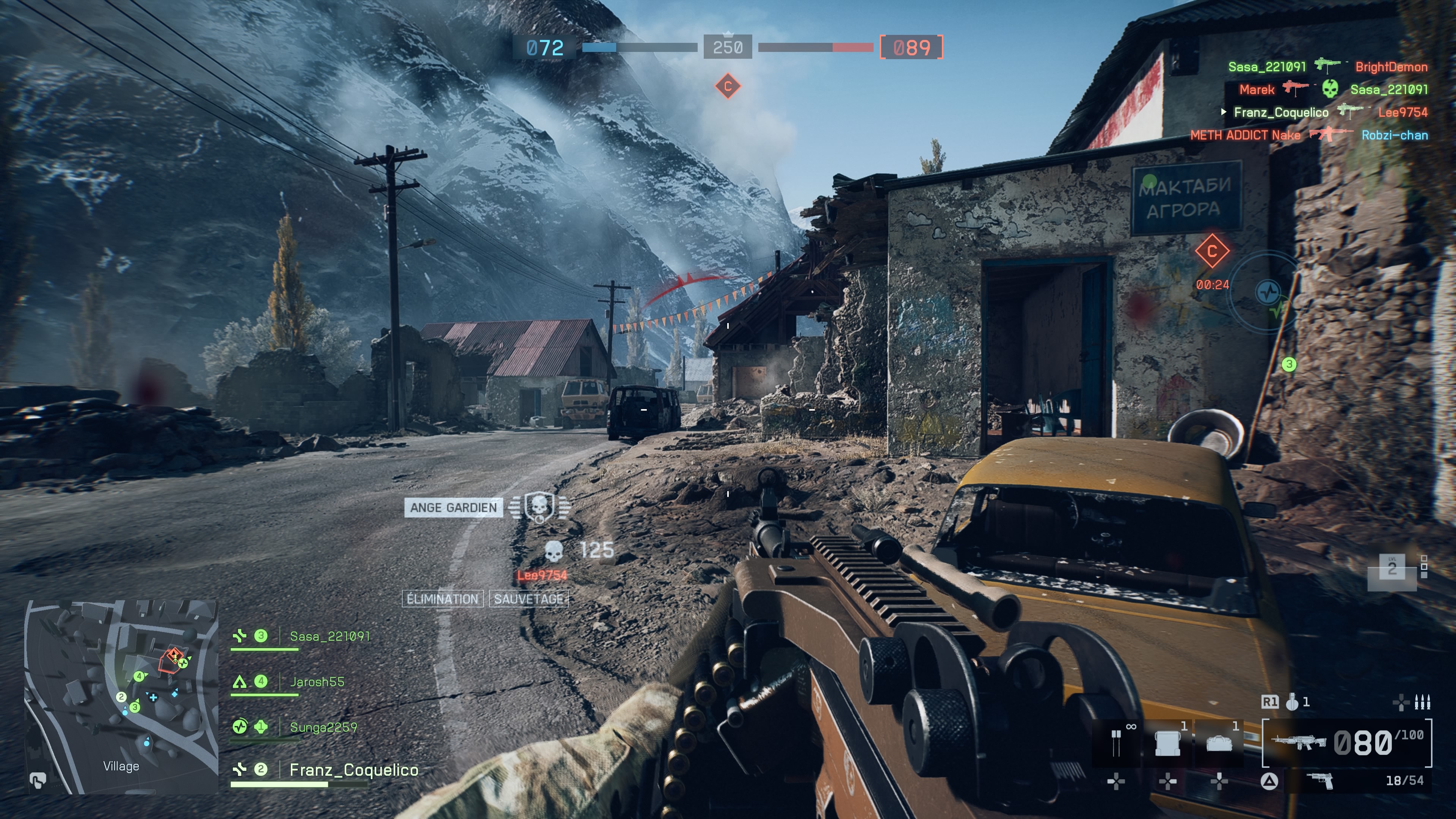This screenshot has width=1456, height=819.
Task: Select the medical bag gadget slot
Action: click(x=1219, y=743)
